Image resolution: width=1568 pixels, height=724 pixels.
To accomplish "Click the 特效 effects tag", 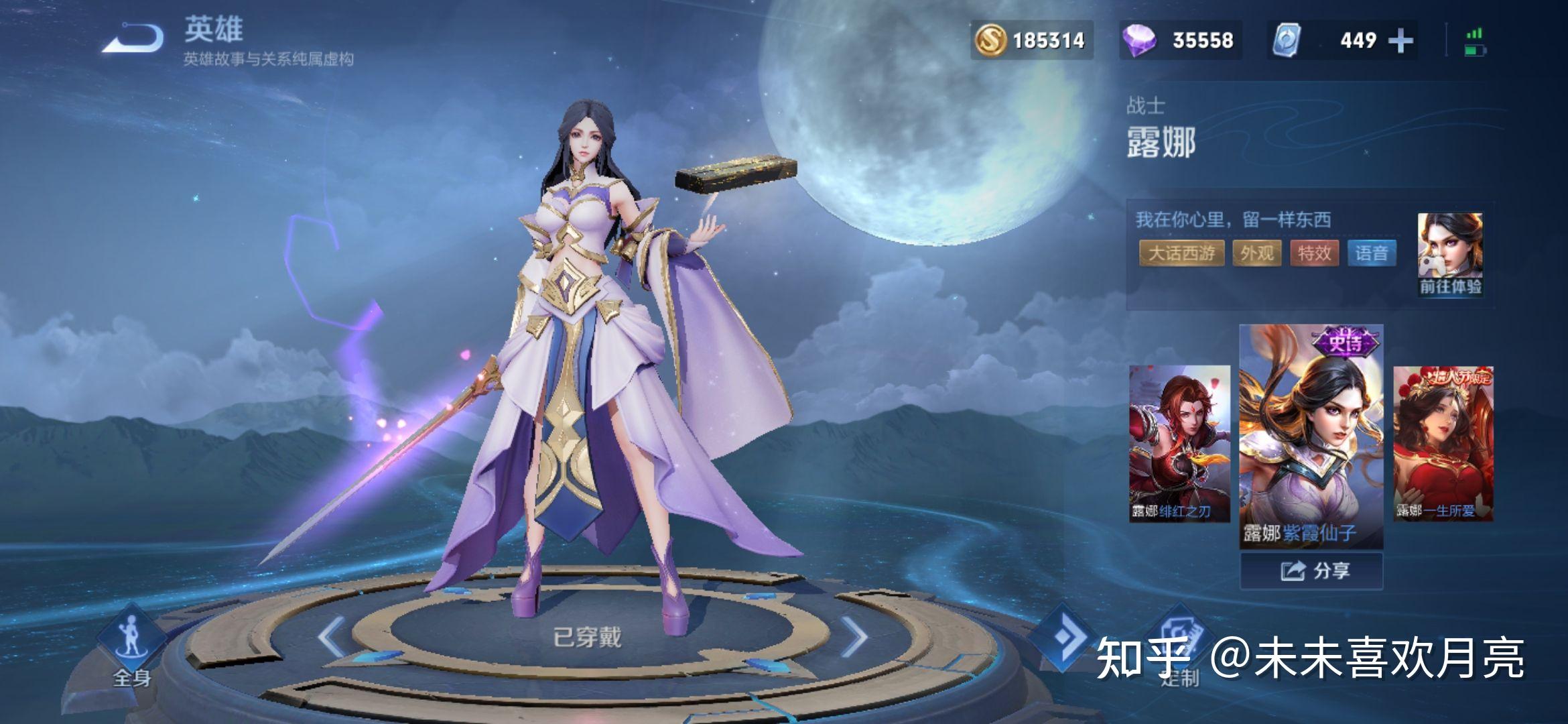I will (x=1314, y=253).
